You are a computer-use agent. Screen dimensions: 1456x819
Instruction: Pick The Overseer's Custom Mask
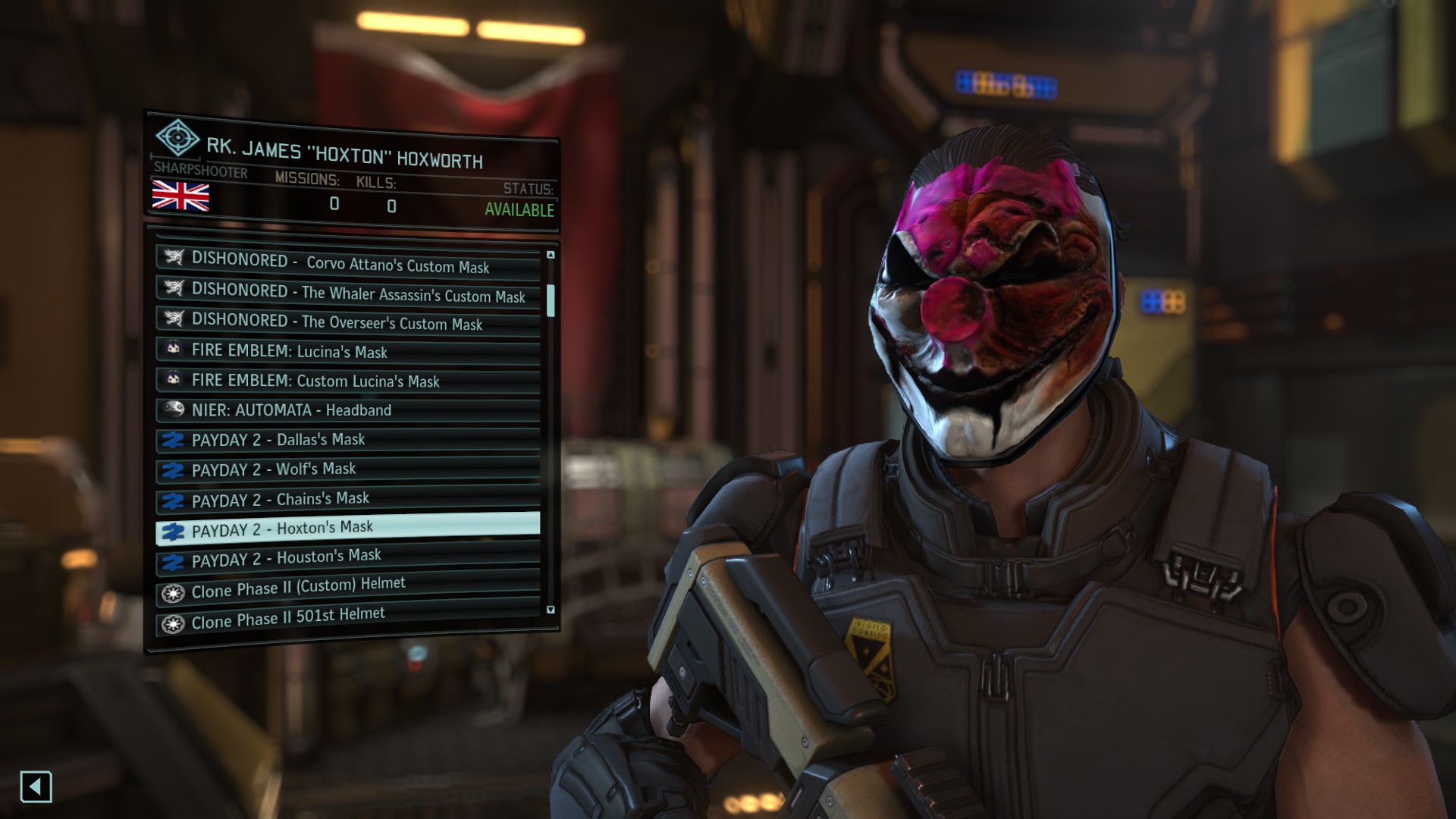pyautogui.click(x=349, y=322)
